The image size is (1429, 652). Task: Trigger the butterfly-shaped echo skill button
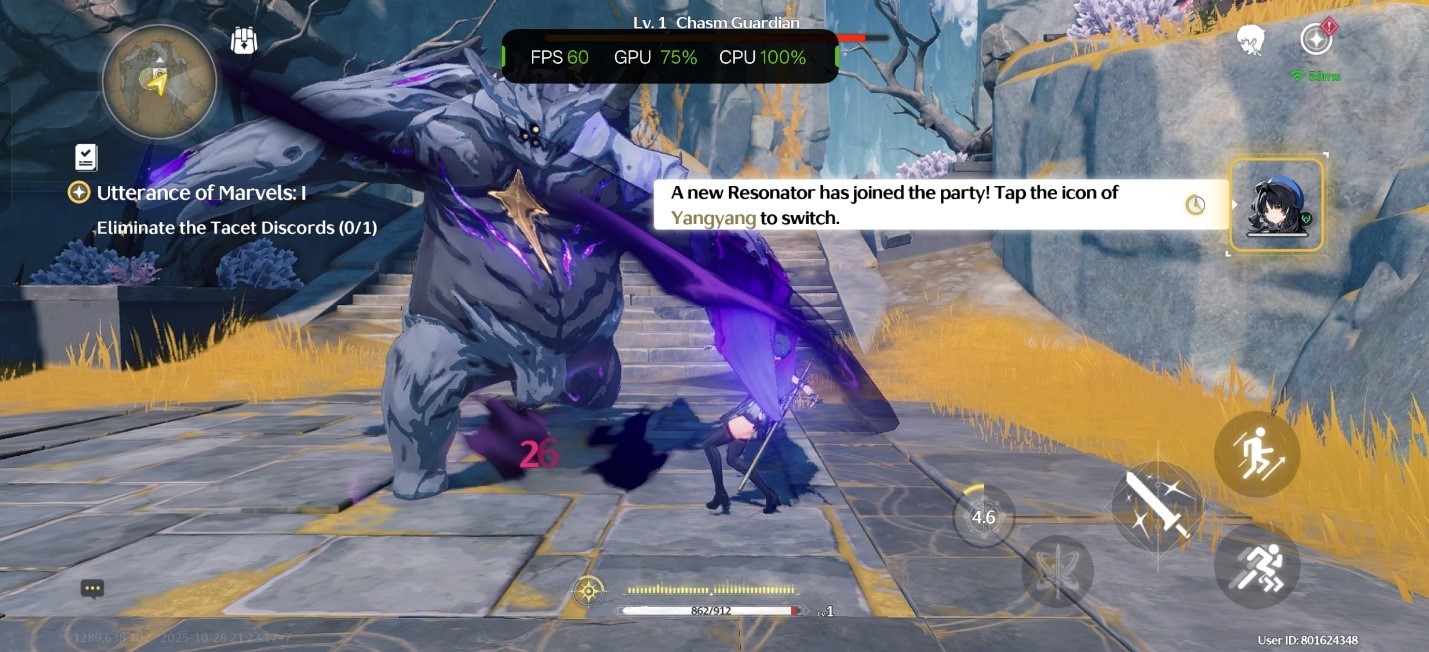[1057, 572]
